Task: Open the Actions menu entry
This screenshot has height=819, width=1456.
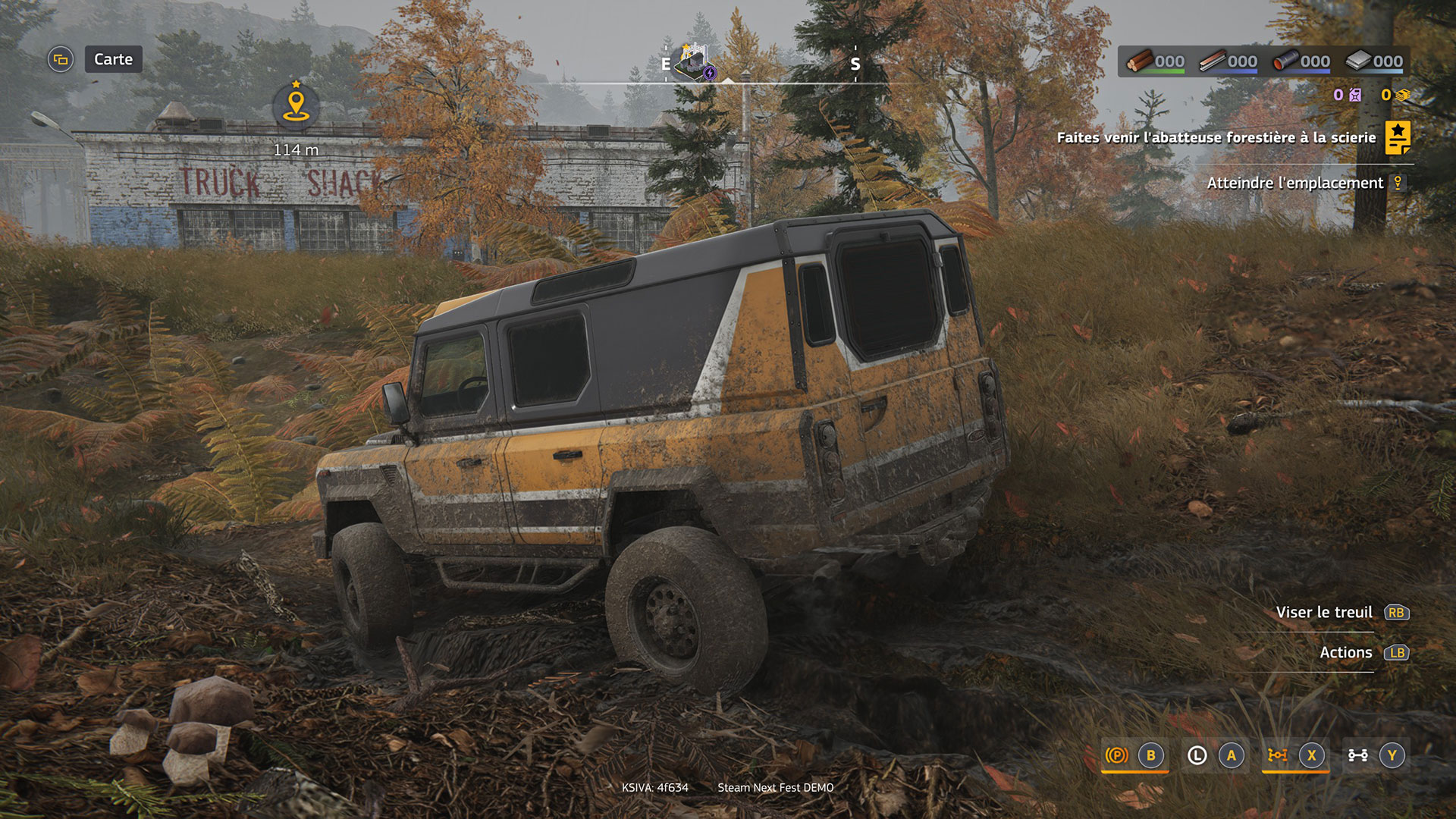Action: pyautogui.click(x=1345, y=652)
